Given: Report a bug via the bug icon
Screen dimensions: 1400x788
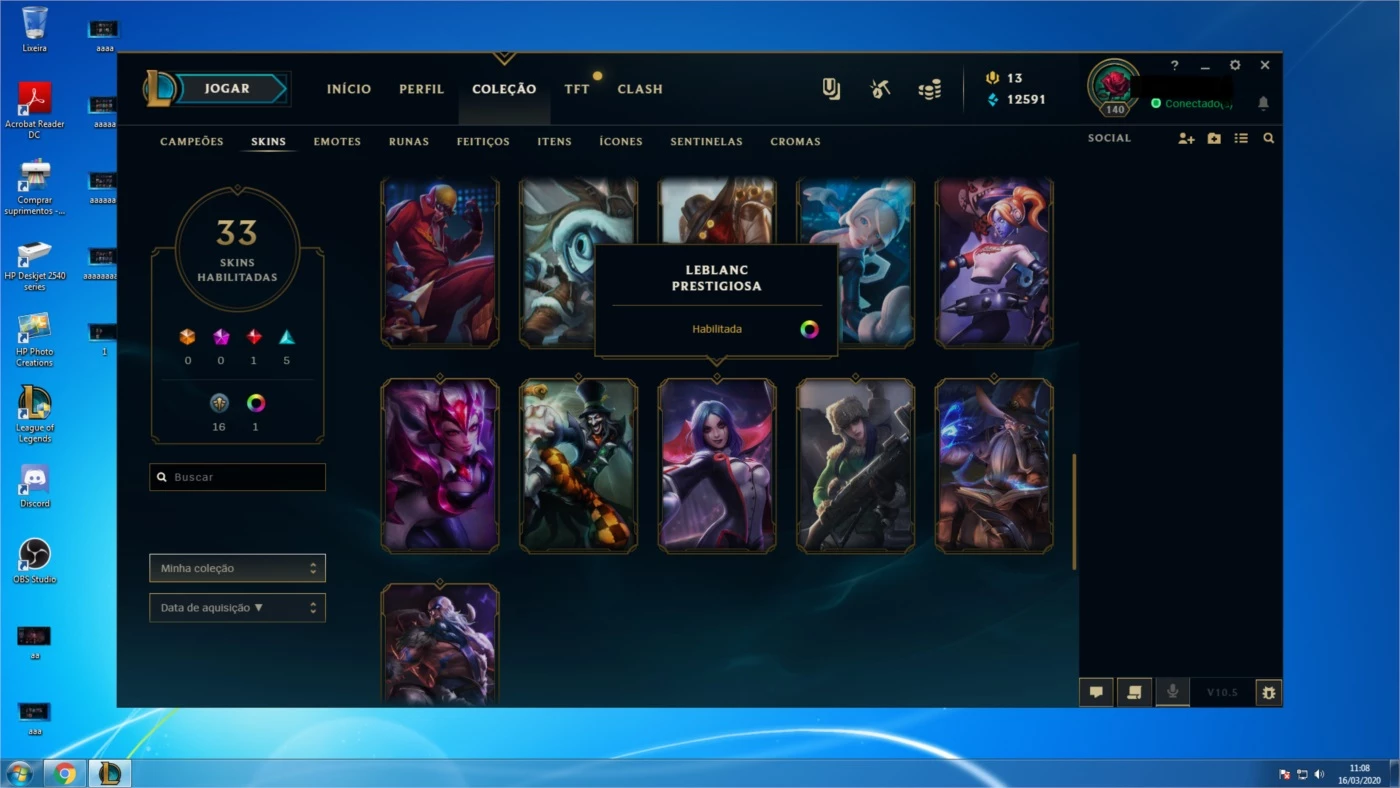Looking at the screenshot, I should [1268, 691].
